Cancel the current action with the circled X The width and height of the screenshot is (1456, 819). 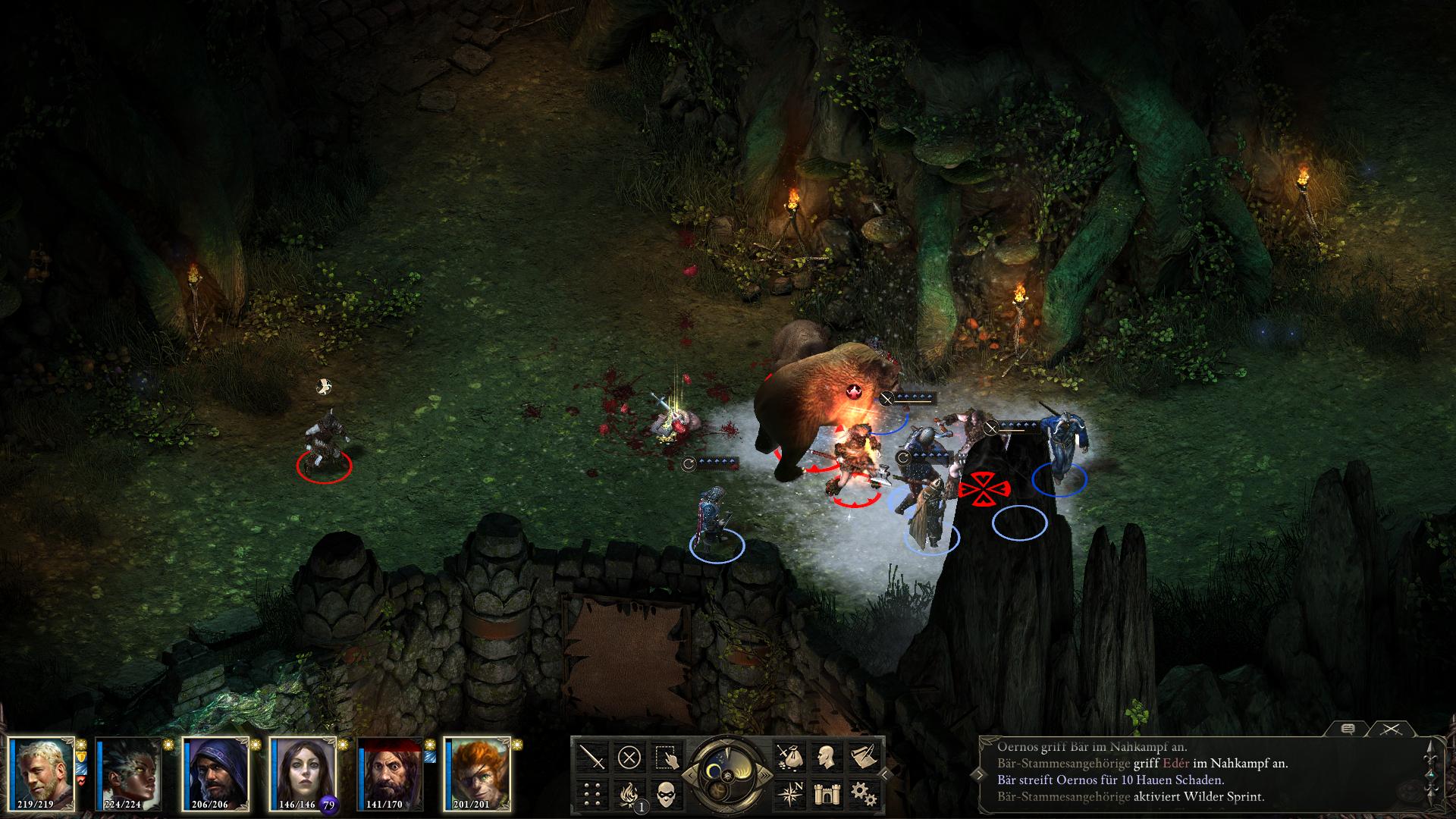coord(629,757)
